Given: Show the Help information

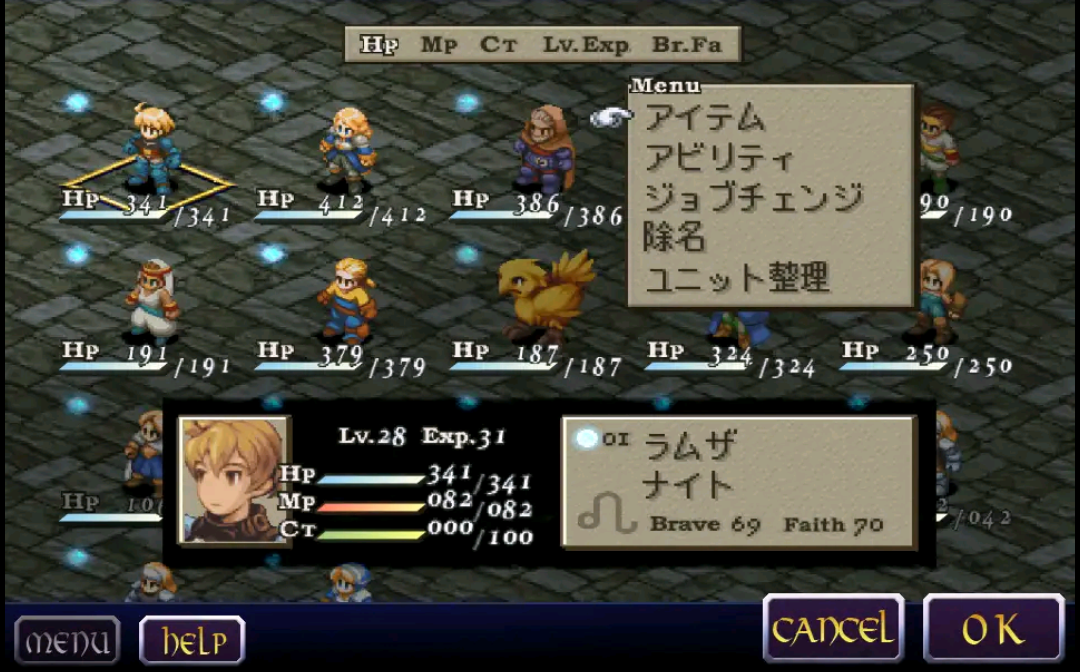Looking at the screenshot, I should (192, 640).
